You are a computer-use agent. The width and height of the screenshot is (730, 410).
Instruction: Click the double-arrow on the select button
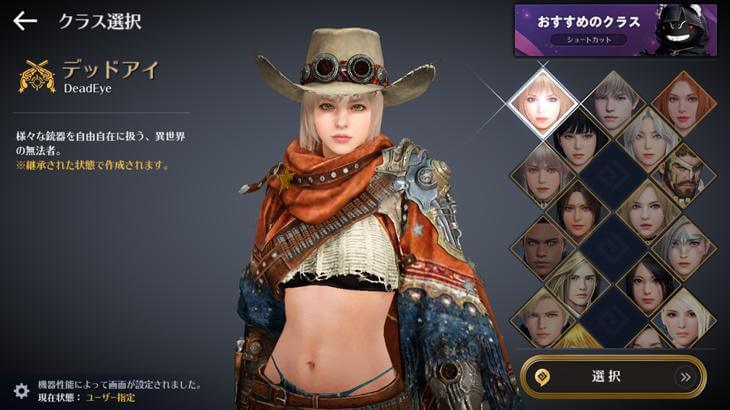click(x=685, y=377)
